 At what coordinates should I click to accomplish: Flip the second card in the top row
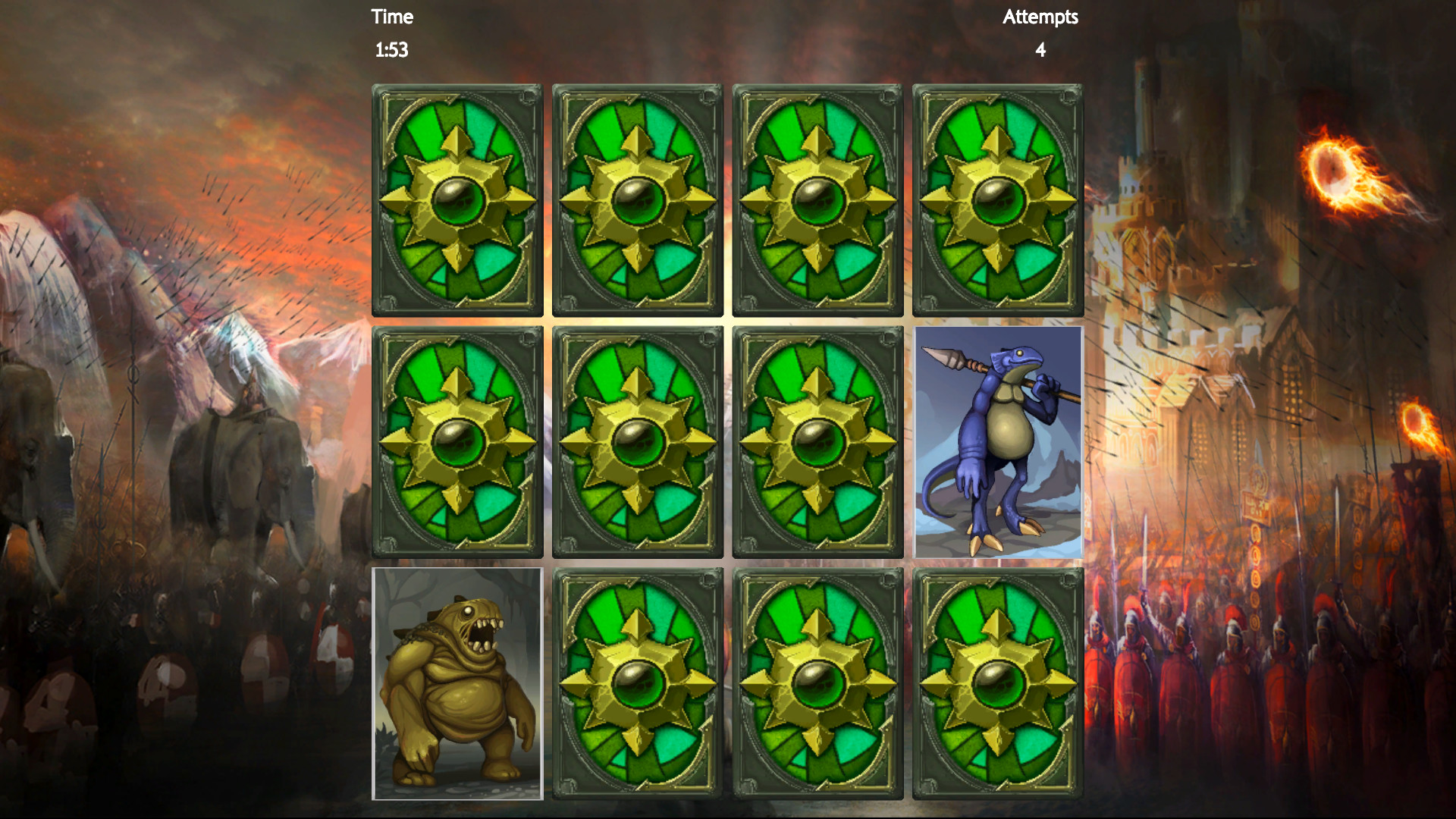click(x=636, y=199)
